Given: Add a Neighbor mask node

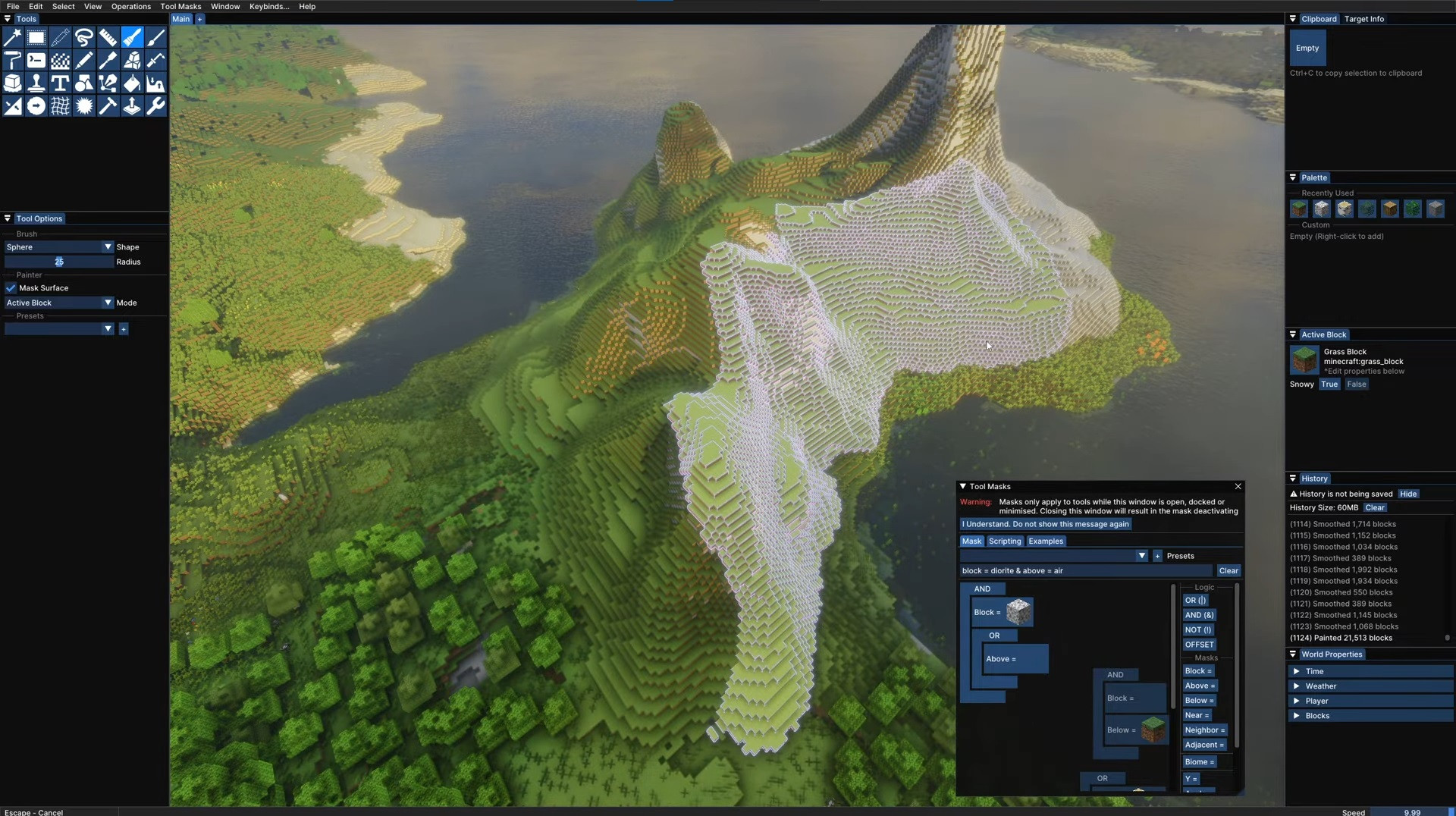Looking at the screenshot, I should pyautogui.click(x=1204, y=730).
